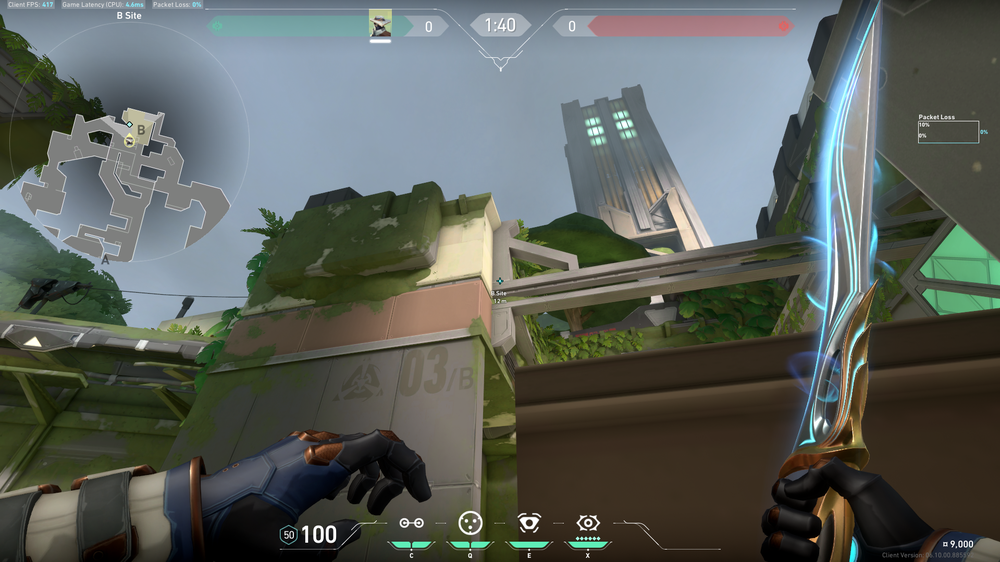1000x562 pixels.
Task: Use the Spycam ability icon
Action: click(528, 522)
